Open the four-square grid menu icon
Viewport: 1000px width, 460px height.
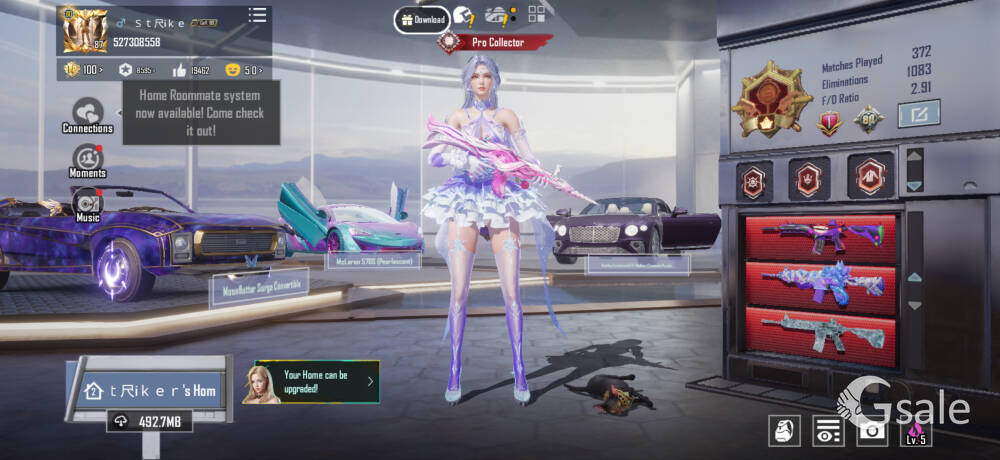pos(537,14)
